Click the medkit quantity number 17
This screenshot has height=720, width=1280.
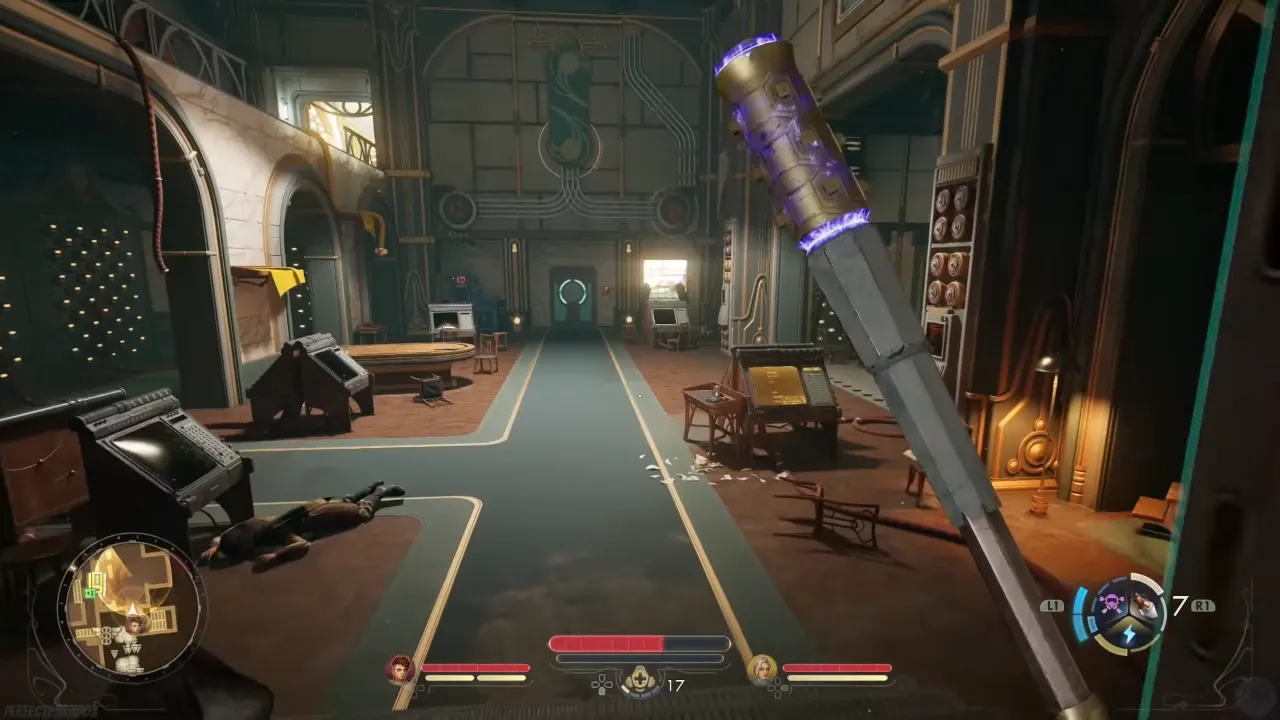pos(676,684)
